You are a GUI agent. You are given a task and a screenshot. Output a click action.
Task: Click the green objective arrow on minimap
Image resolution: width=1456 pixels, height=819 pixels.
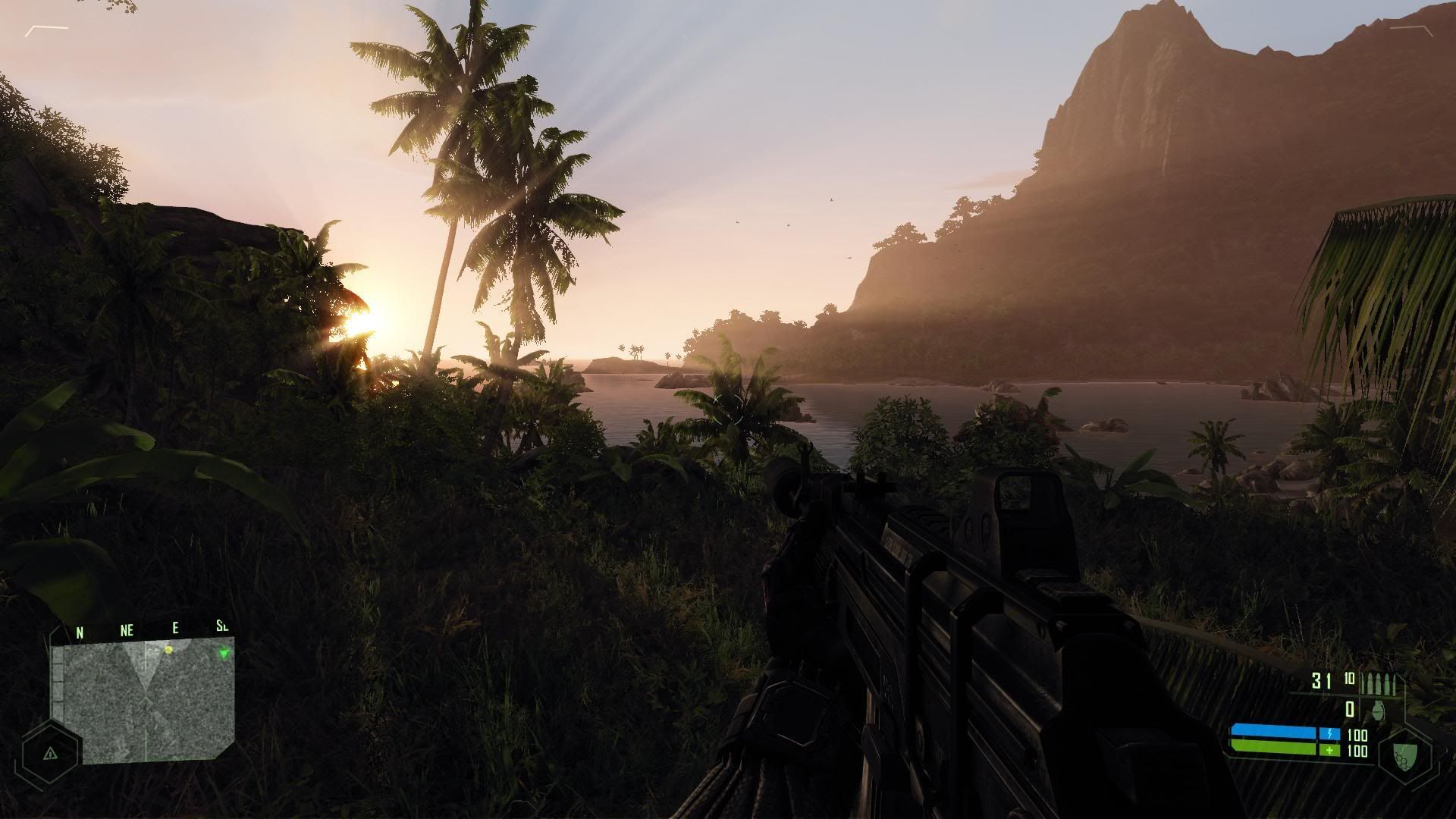pos(224,653)
